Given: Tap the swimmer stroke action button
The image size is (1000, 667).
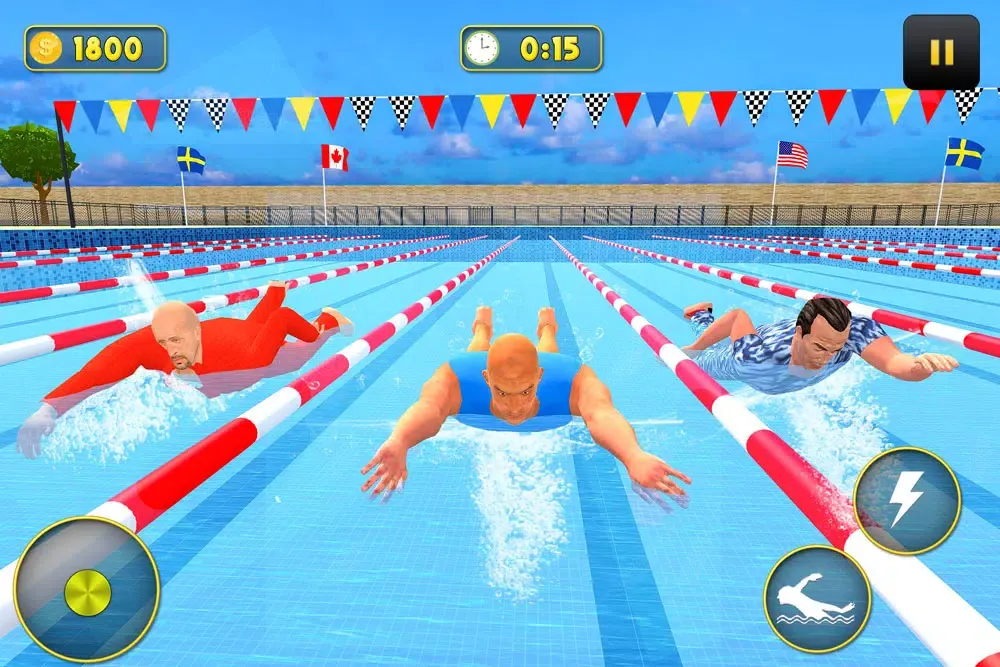Looking at the screenshot, I should 817,598.
